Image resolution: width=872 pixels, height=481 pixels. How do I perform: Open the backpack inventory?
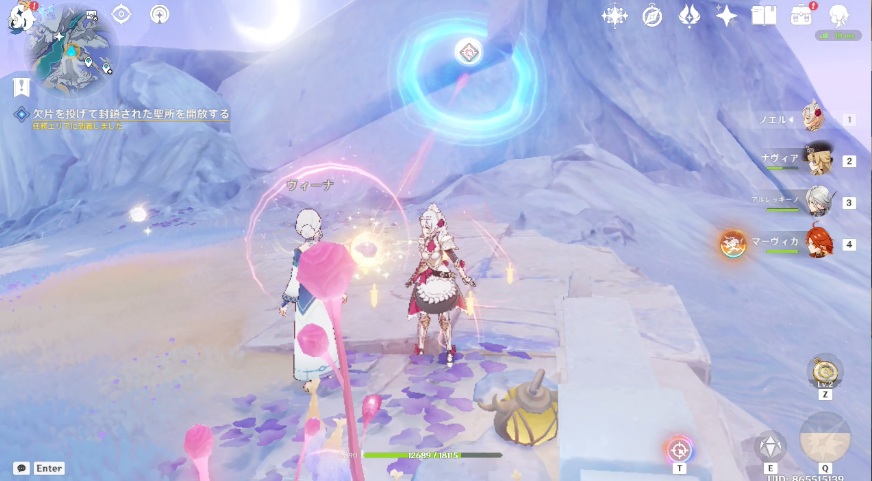point(801,15)
